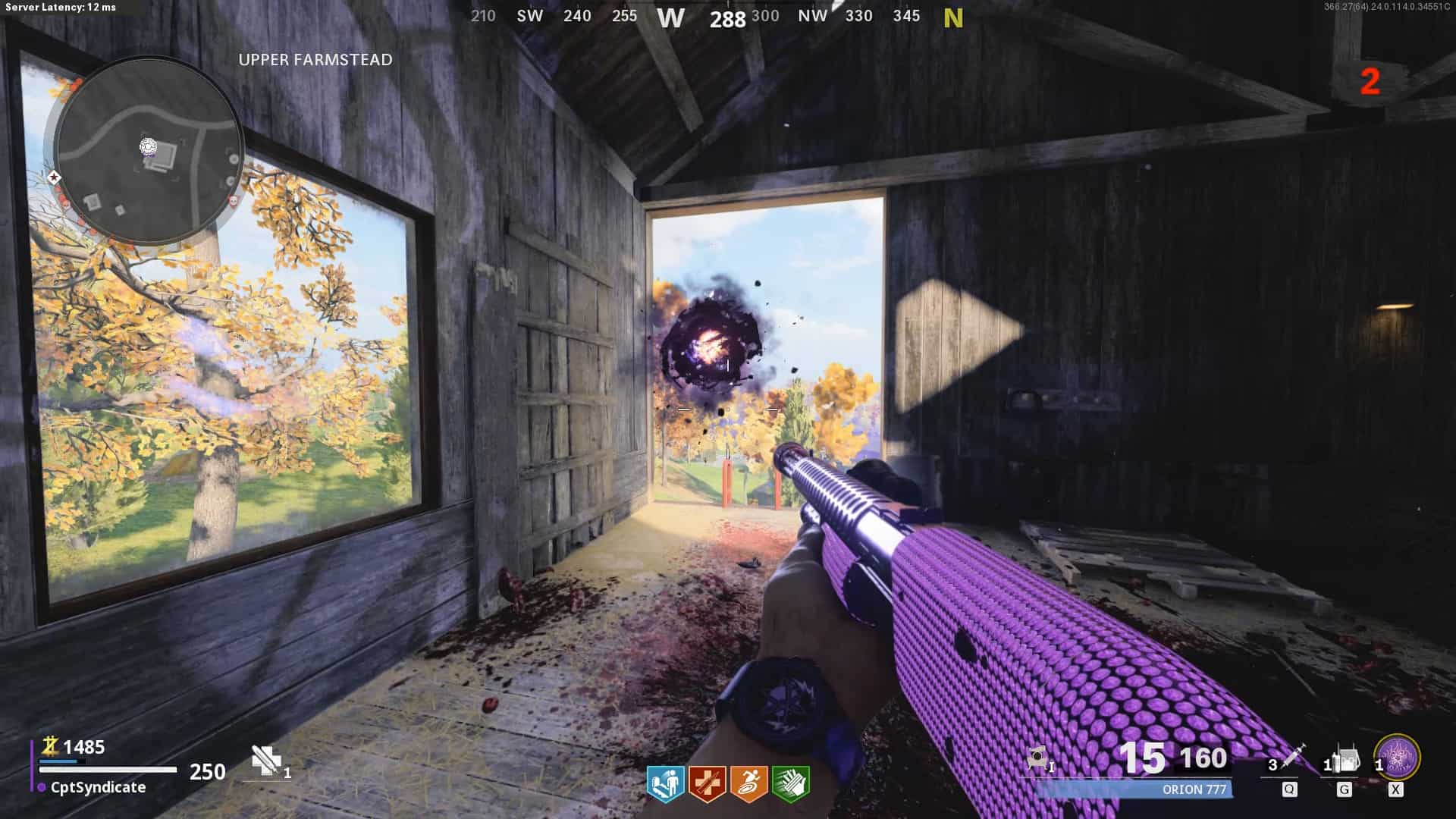
Task: Select the green Speed Cola perk icon
Action: tap(790, 783)
